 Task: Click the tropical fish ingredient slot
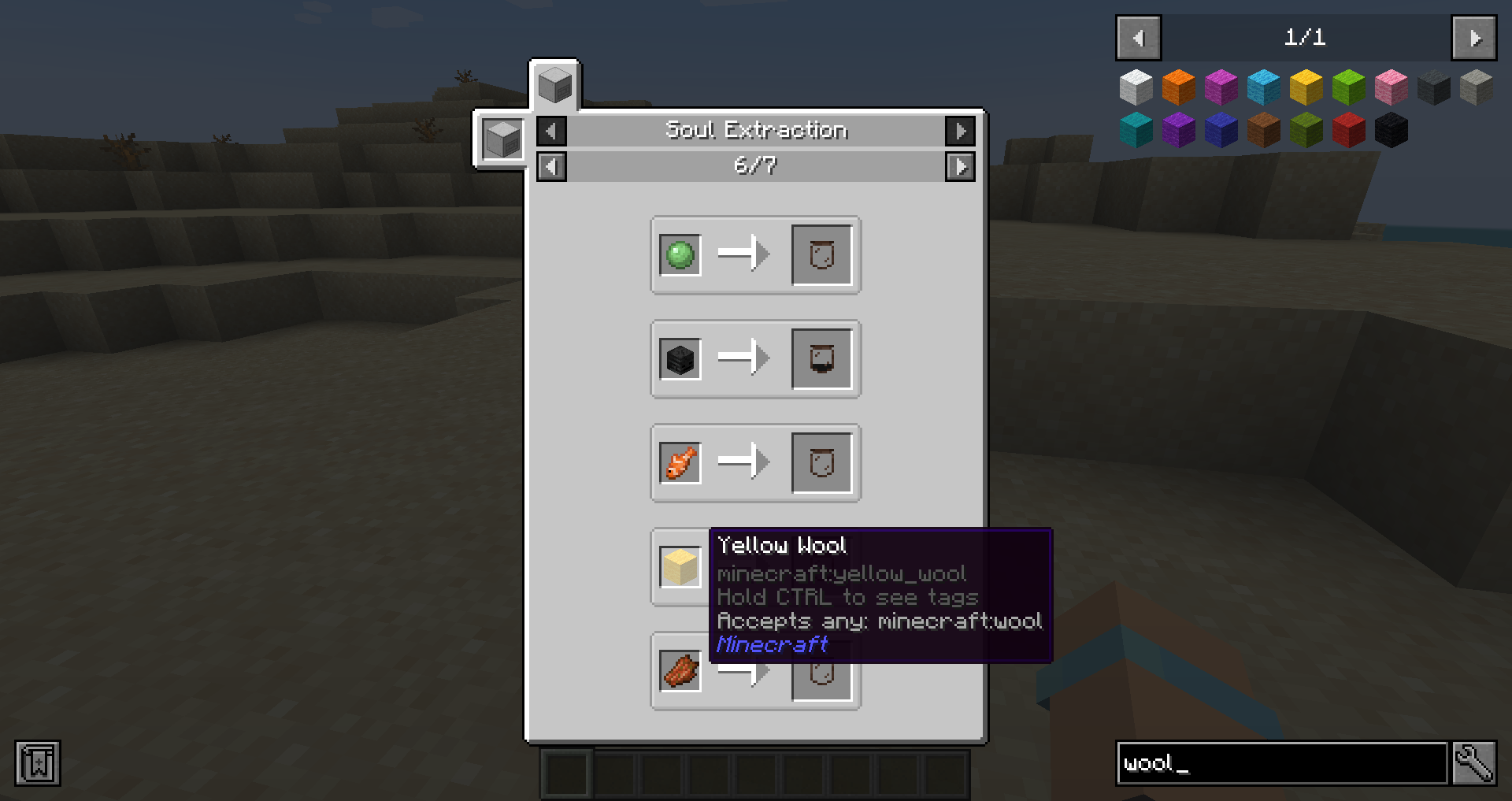click(679, 463)
